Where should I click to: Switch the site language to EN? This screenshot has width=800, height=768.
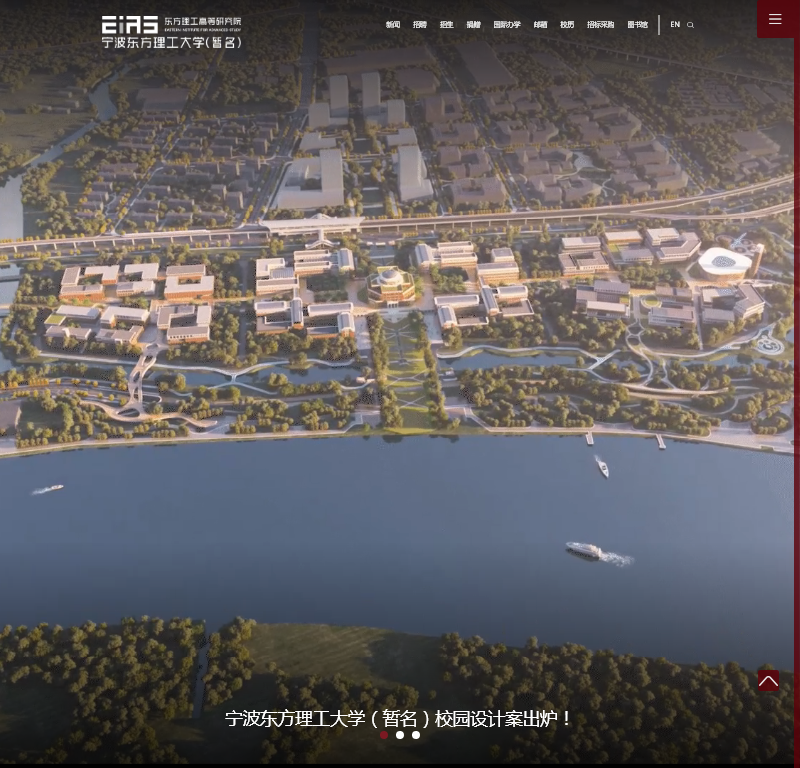(x=675, y=25)
